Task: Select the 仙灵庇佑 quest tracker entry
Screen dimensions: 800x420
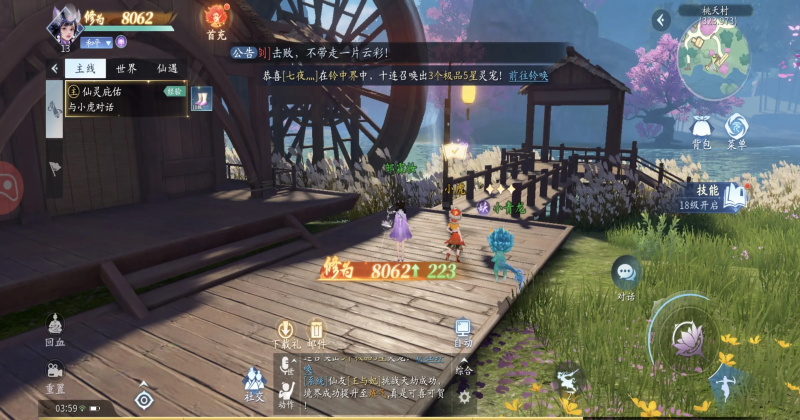Action: coord(118,99)
